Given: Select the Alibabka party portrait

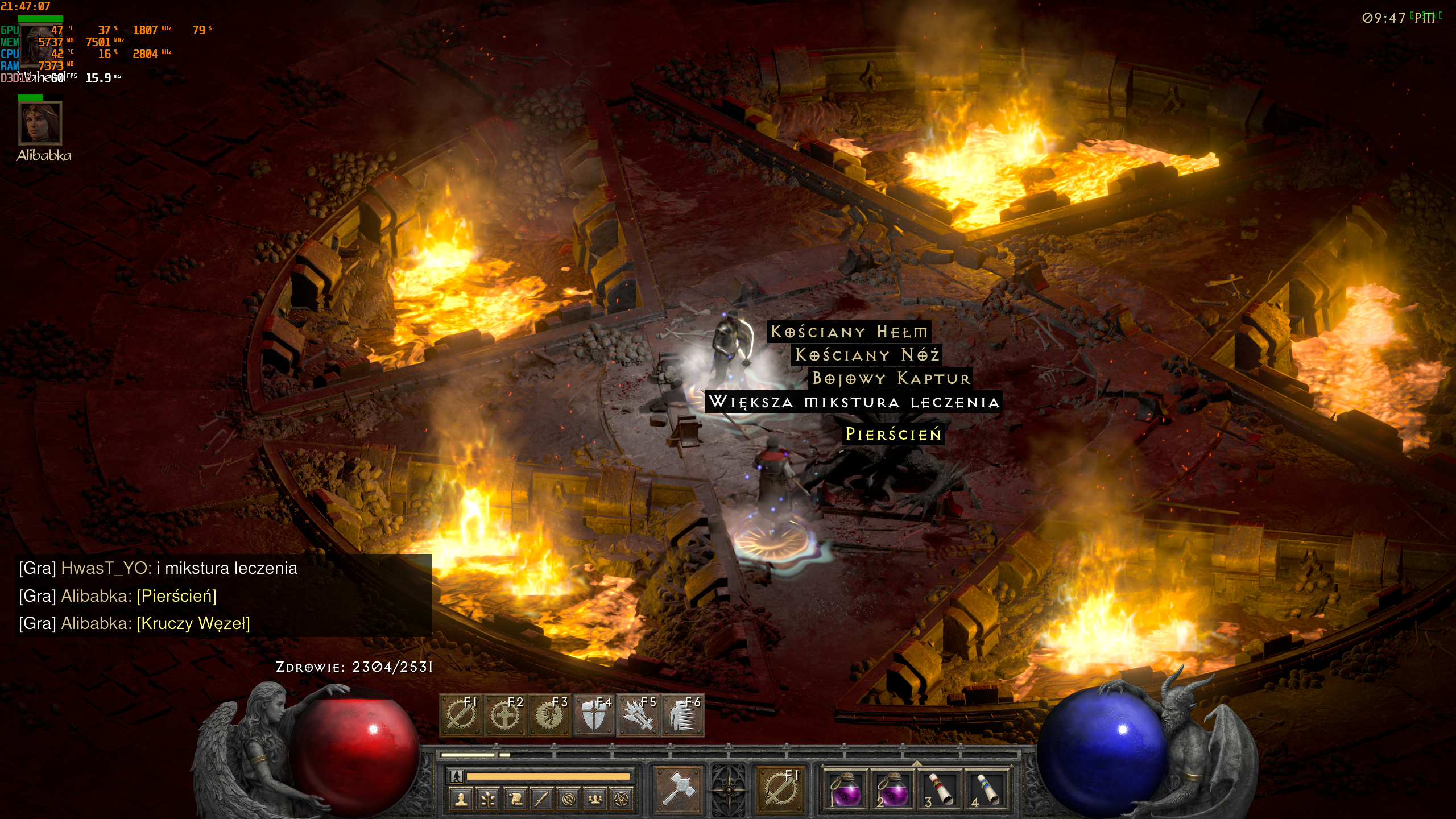Looking at the screenshot, I should pos(40,123).
